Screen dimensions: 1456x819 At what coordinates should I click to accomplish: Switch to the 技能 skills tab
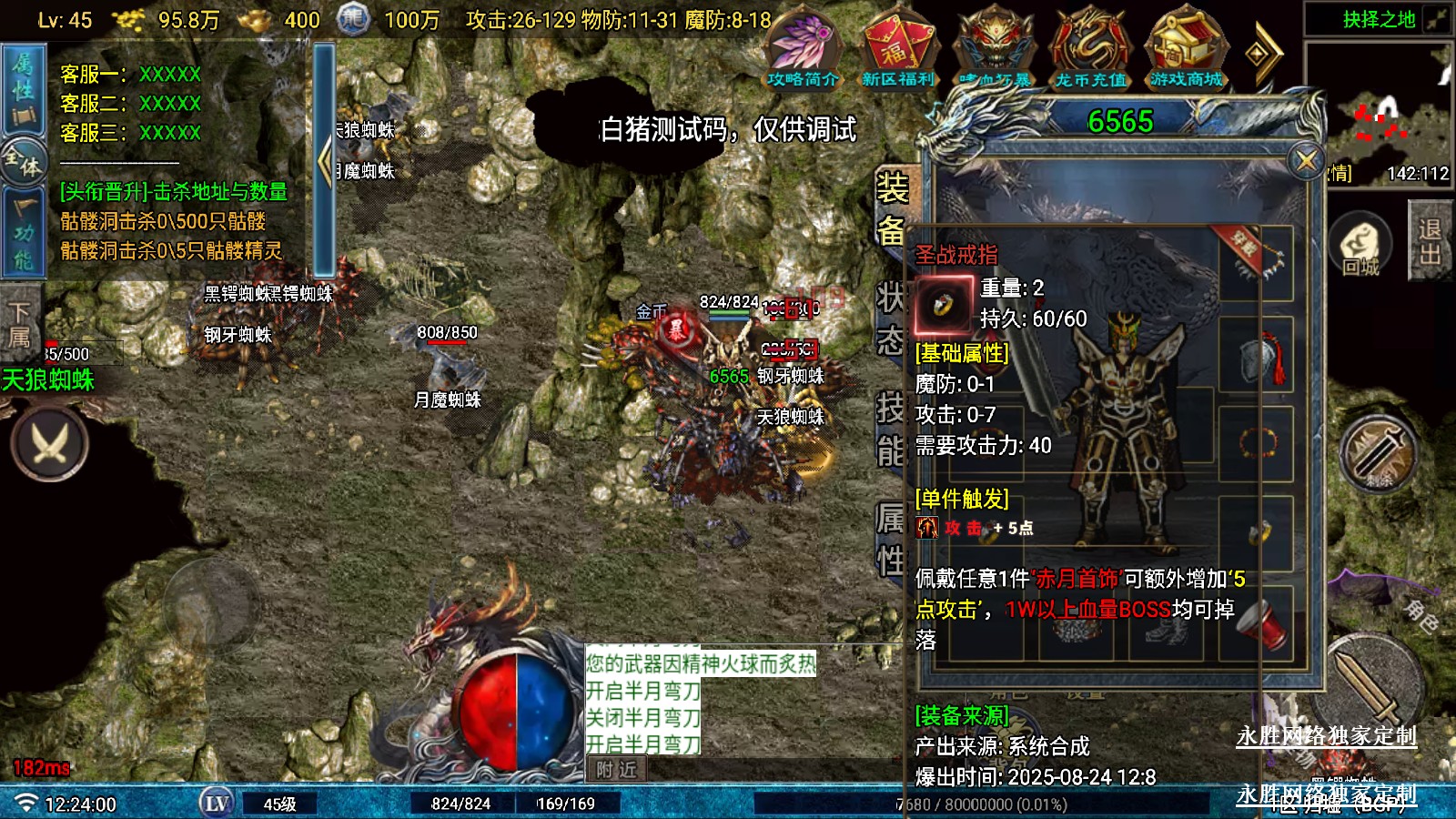pyautogui.click(x=891, y=430)
